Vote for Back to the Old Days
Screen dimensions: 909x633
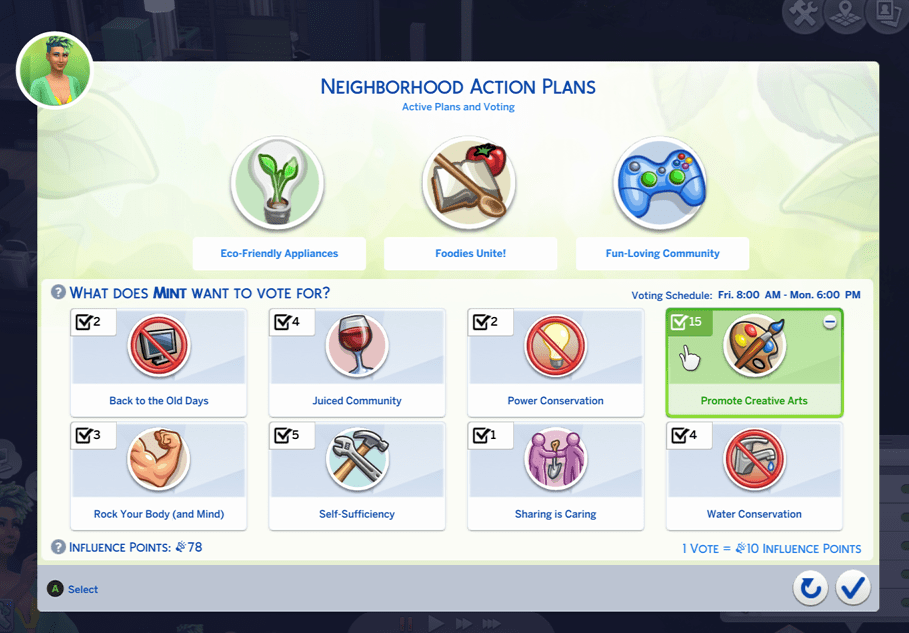pyautogui.click(x=158, y=362)
